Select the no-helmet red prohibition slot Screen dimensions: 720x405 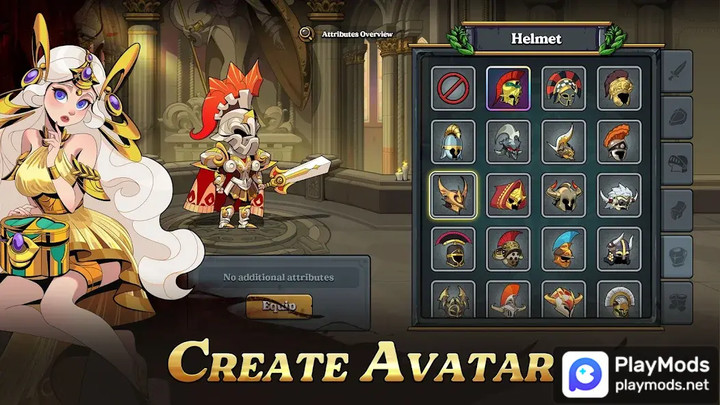[455, 88]
